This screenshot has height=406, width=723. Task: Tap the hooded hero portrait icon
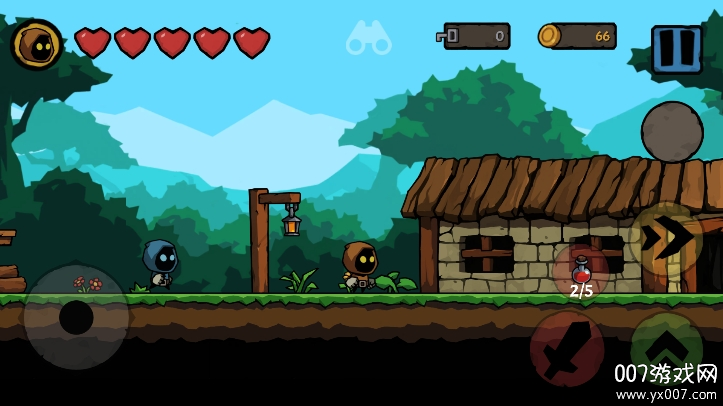[37, 44]
